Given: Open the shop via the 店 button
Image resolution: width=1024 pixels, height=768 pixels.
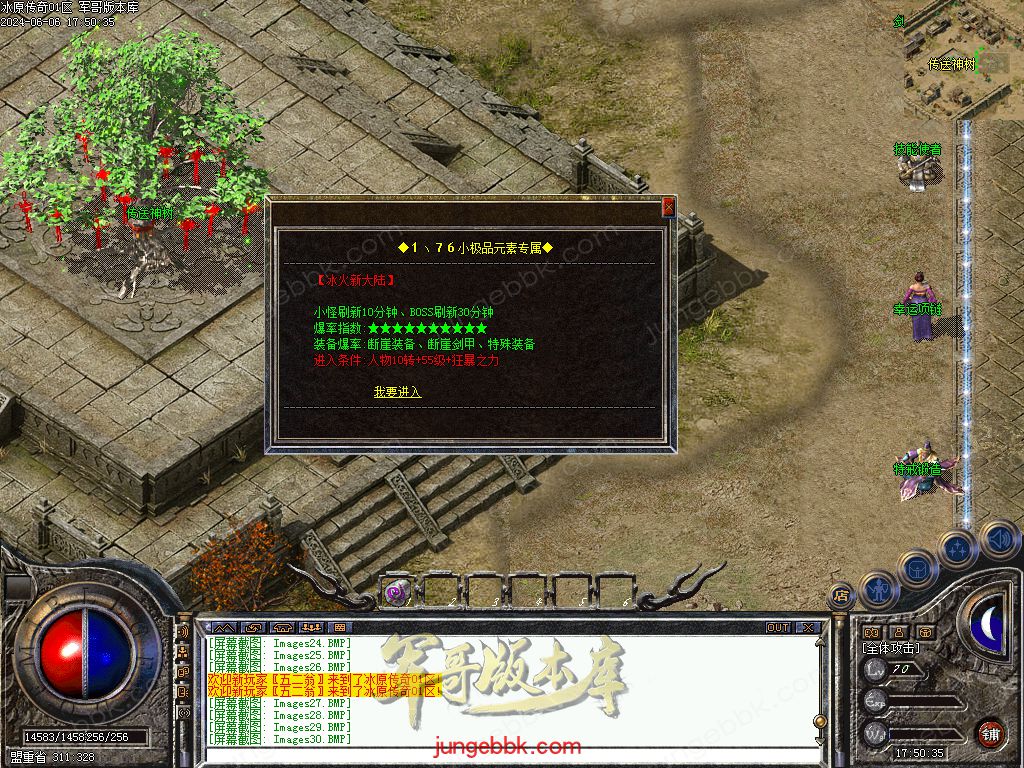Looking at the screenshot, I should (x=841, y=595).
